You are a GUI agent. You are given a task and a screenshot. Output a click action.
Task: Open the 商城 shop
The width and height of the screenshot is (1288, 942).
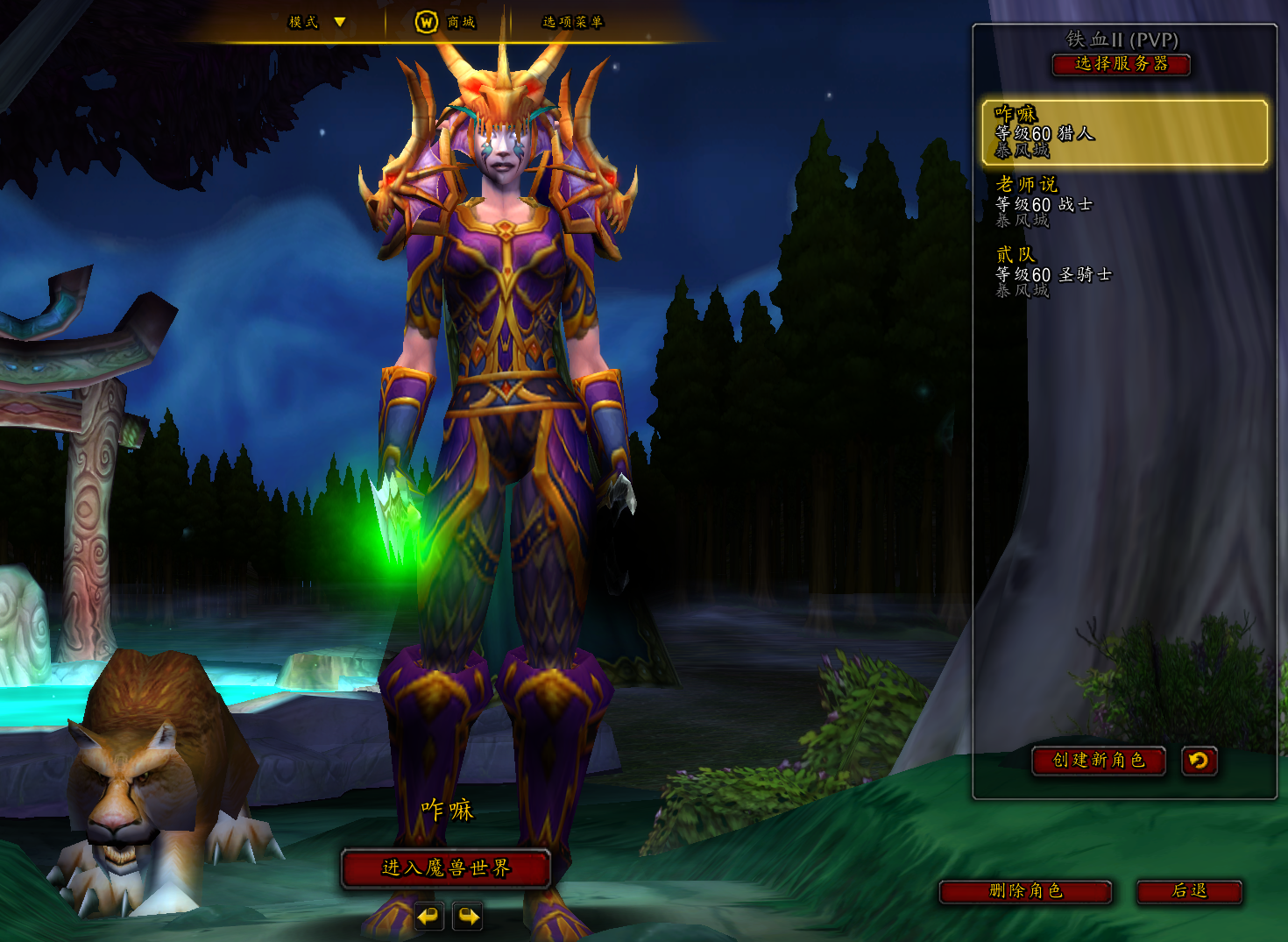(x=446, y=22)
